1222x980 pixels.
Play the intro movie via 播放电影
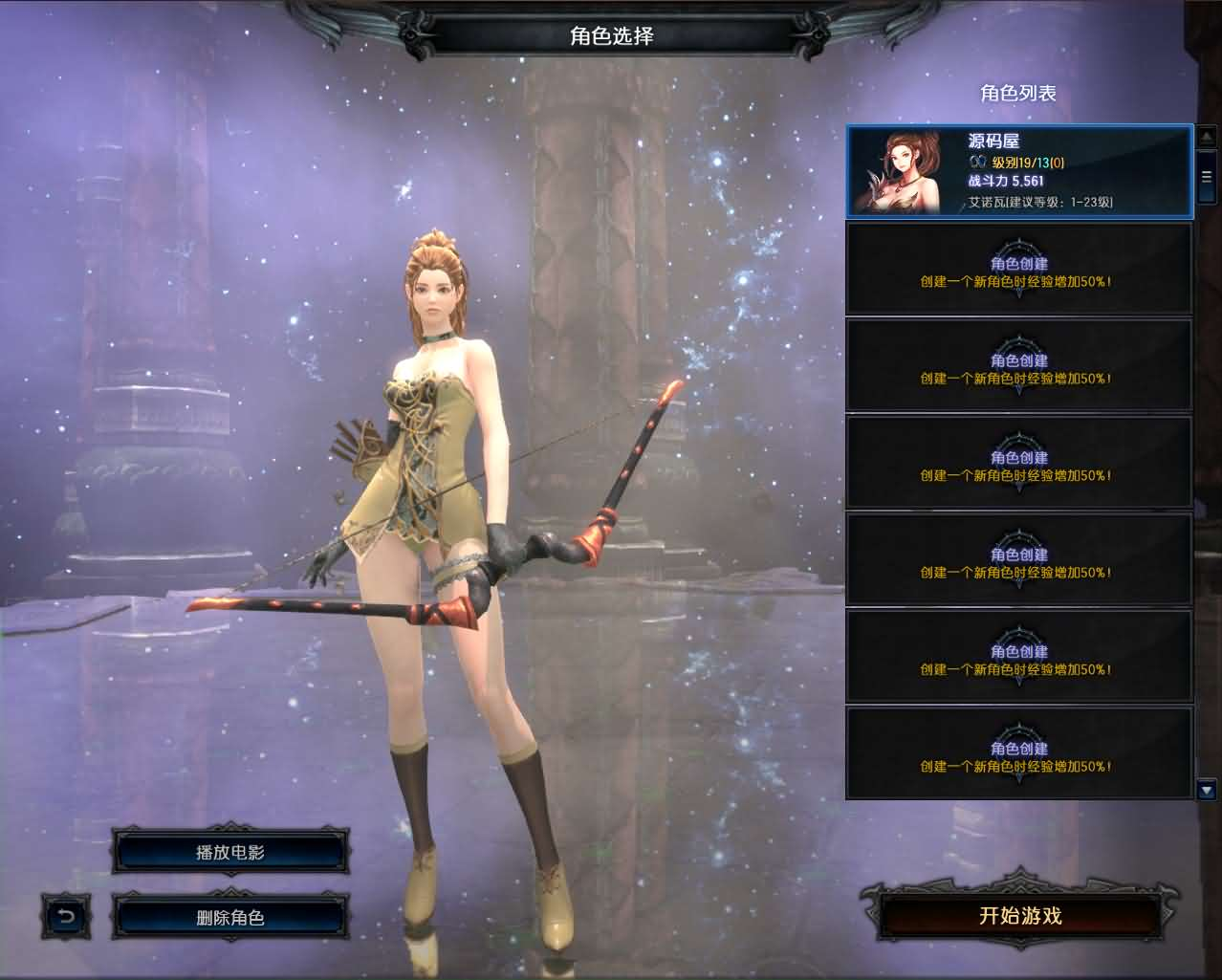(x=229, y=852)
